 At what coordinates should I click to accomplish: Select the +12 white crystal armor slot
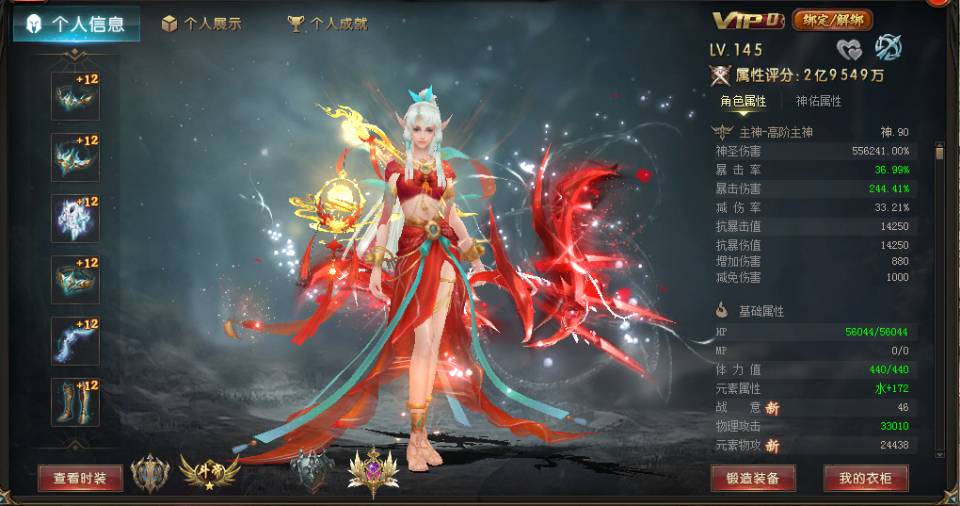75,218
